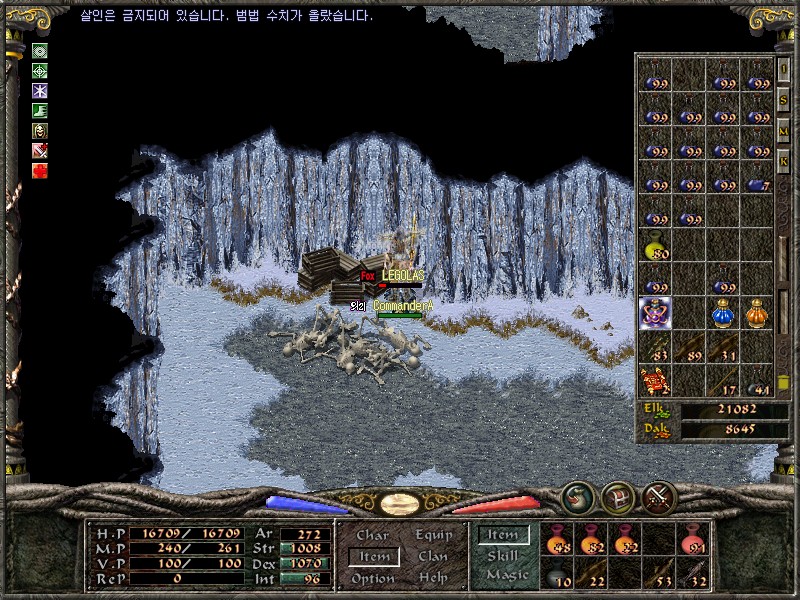Image resolution: width=800 pixels, height=600 pixels.
Task: Click the crosshair target buff icon
Action: [40, 71]
